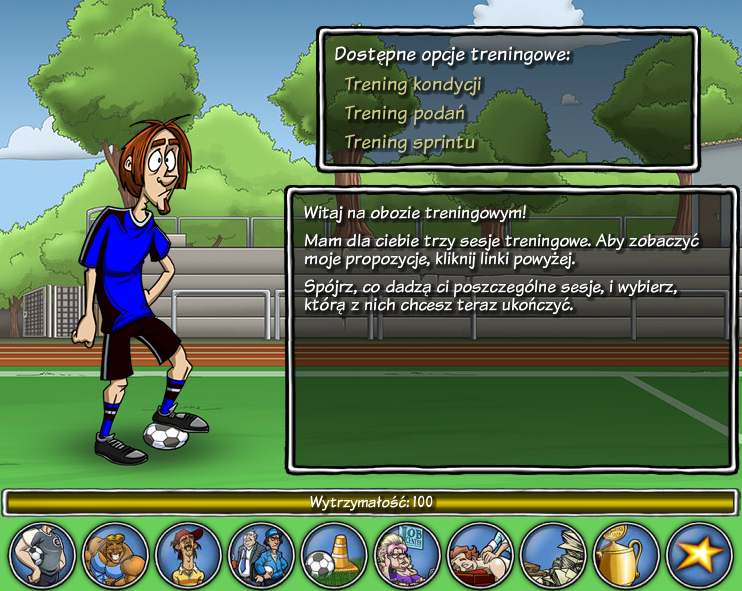Viewport: 742px width, 591px height.
Task: Click the muscular bulldog icon
Action: tap(116, 556)
